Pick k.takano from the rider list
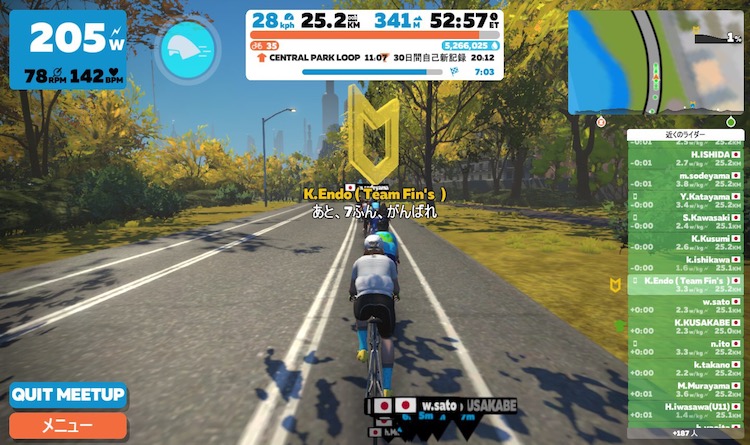Screen dimensions: 750x445 pyautogui.click(x=686, y=368)
